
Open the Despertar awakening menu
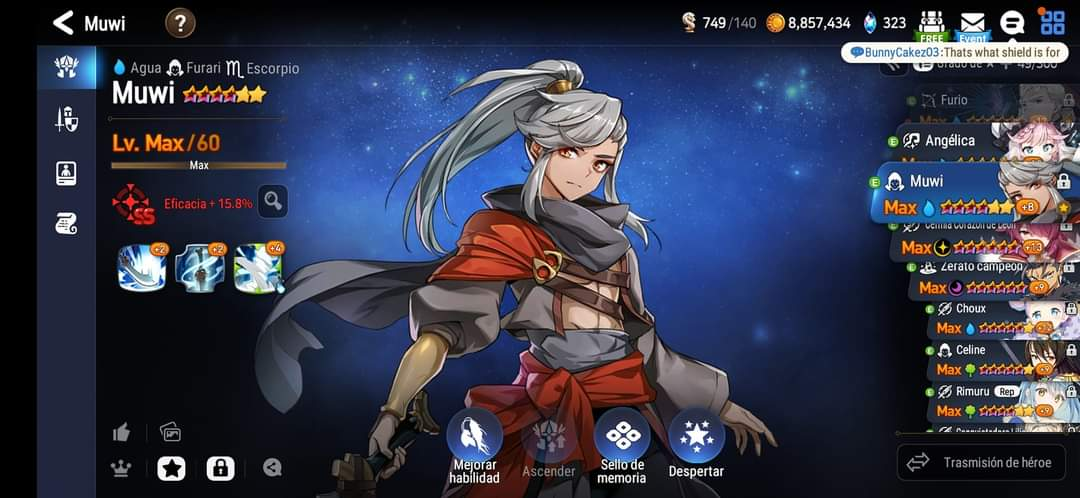point(696,446)
